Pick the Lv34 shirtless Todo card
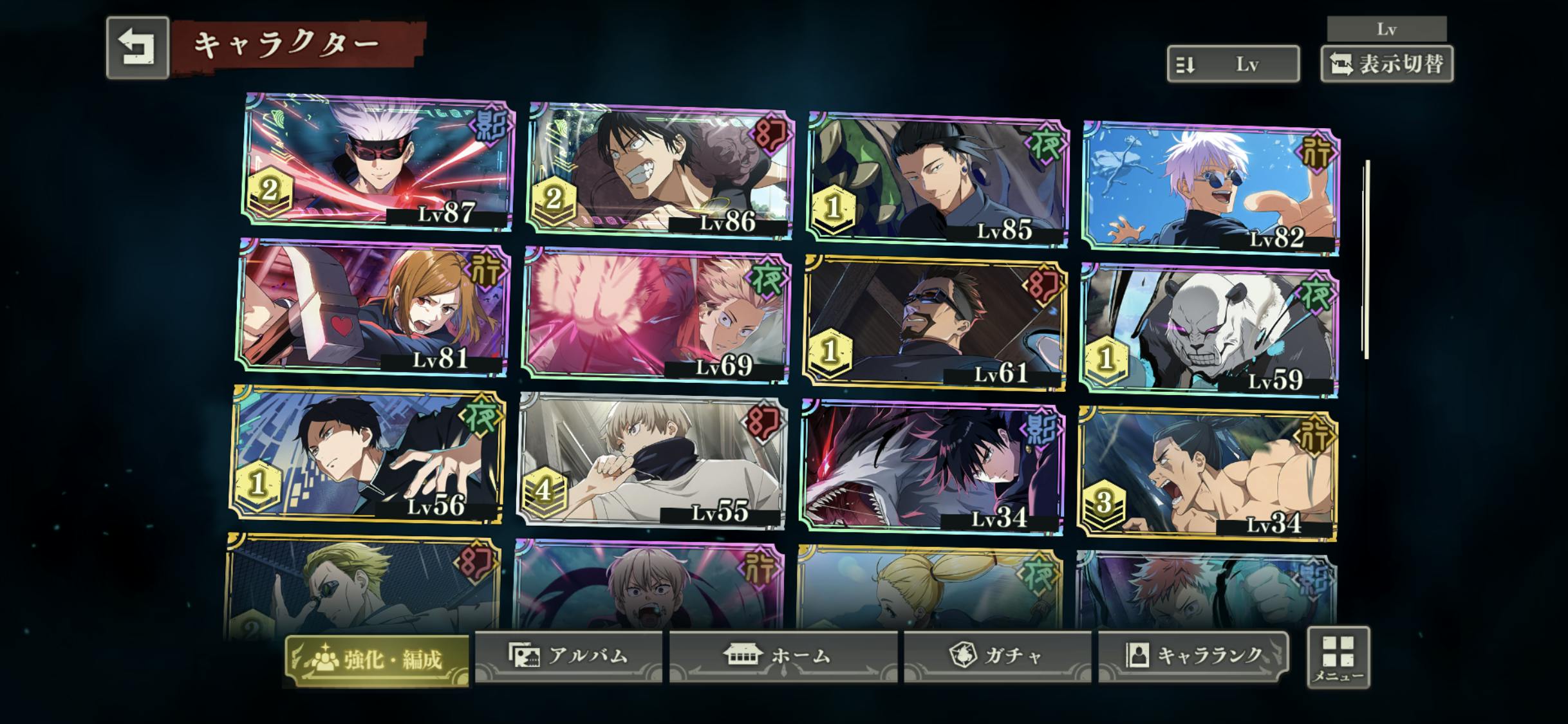Viewport: 1568px width, 724px height. pyautogui.click(x=1207, y=473)
